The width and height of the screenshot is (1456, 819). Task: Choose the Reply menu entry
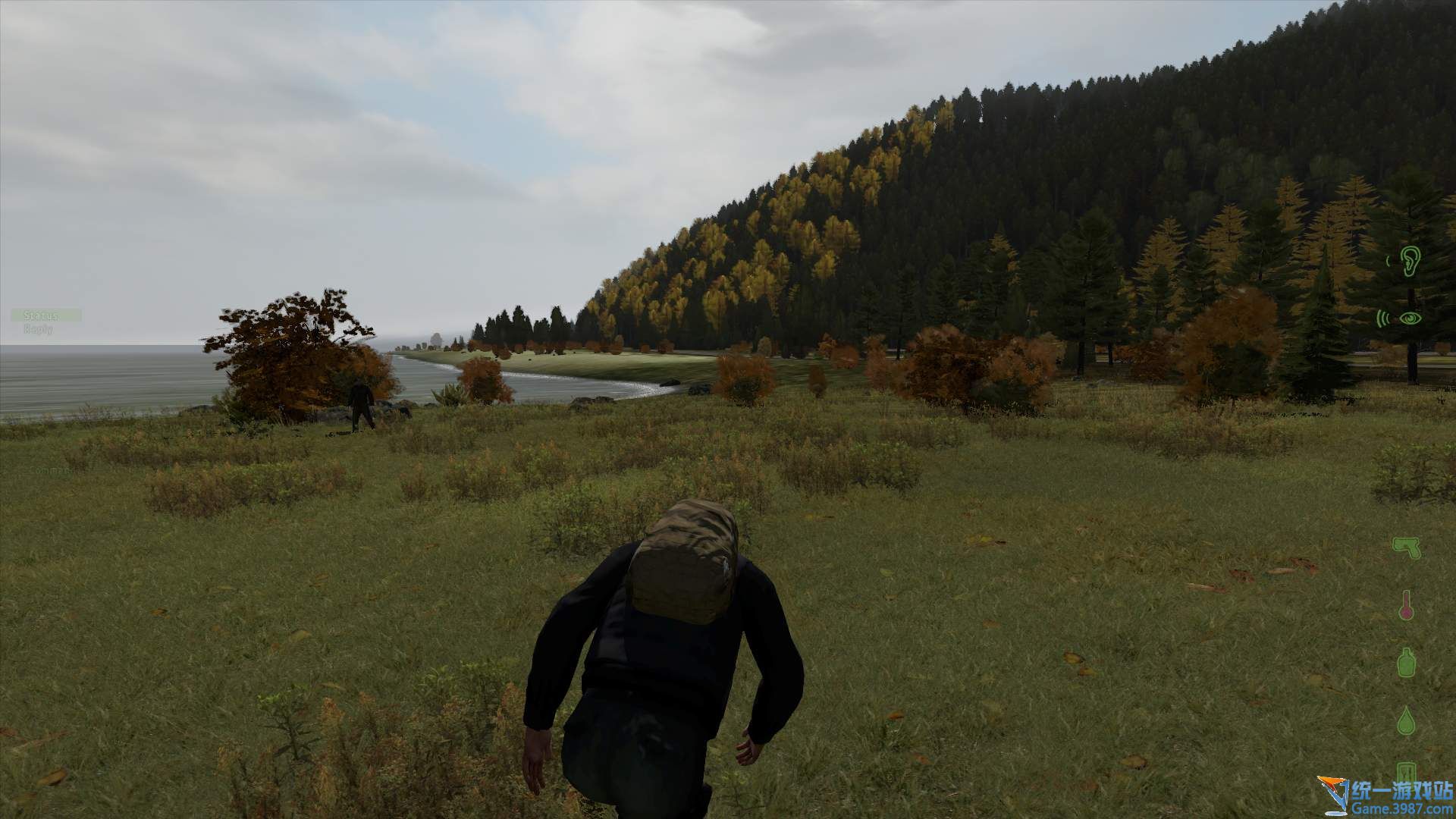point(38,329)
